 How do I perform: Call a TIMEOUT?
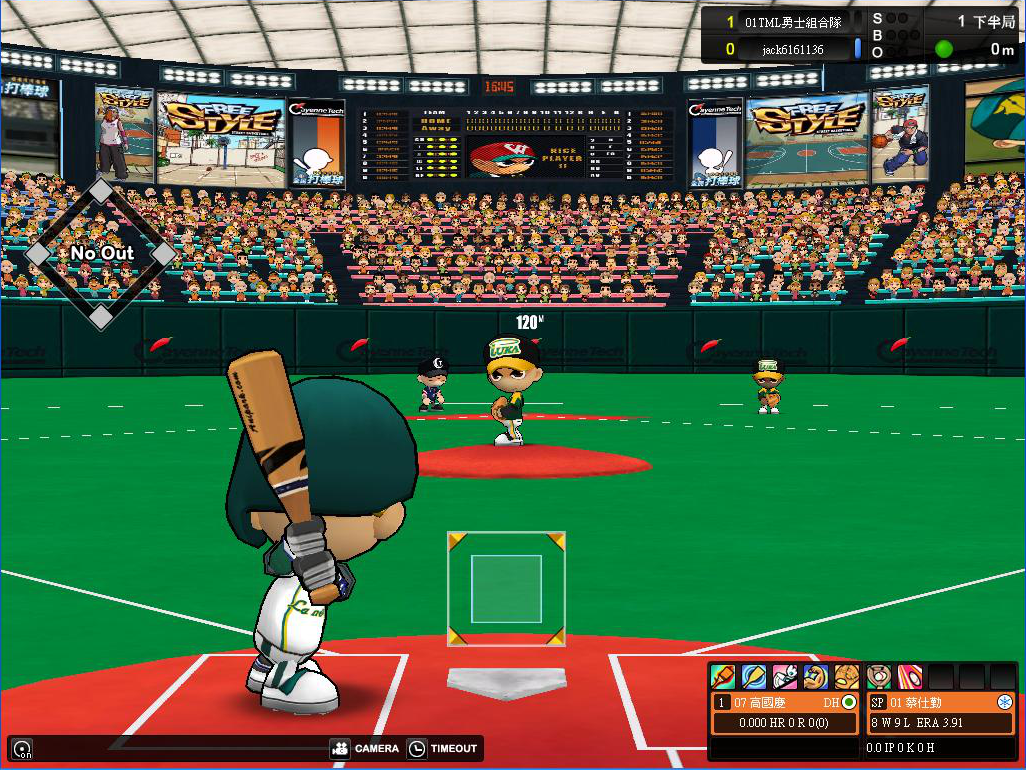click(444, 748)
